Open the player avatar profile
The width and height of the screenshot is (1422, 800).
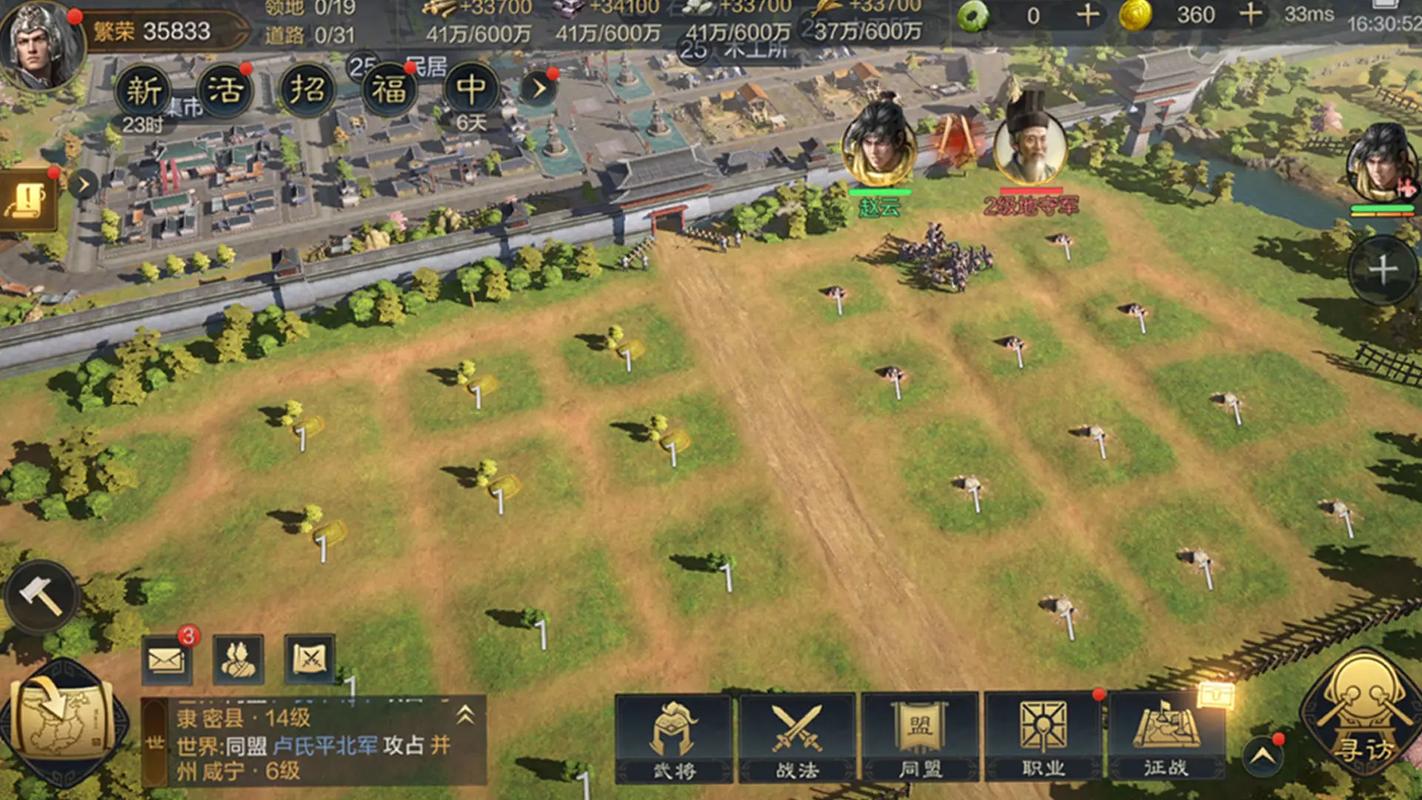pyautogui.click(x=42, y=45)
